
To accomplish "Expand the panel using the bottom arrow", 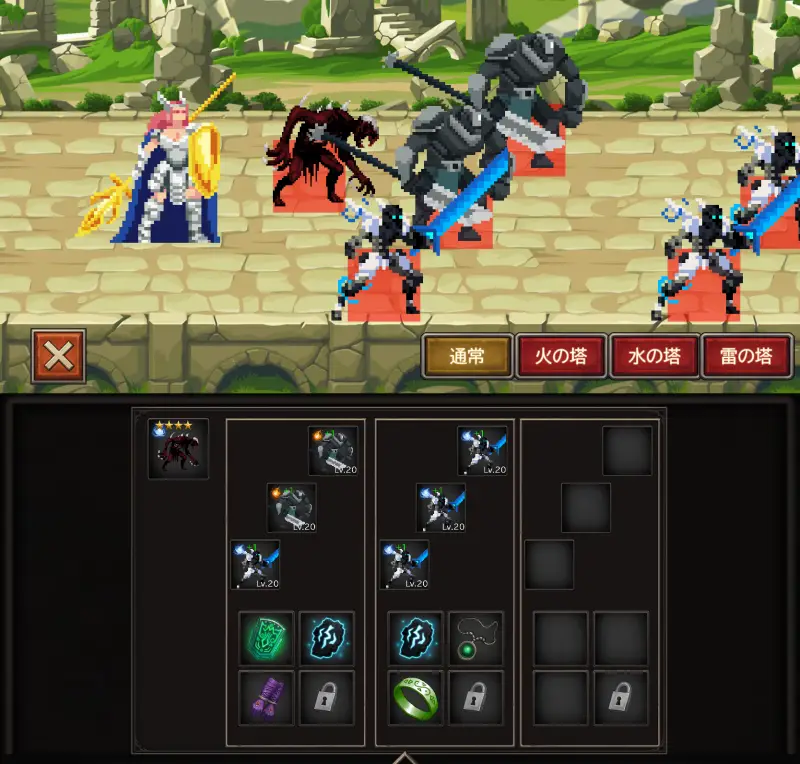I will point(403,757).
